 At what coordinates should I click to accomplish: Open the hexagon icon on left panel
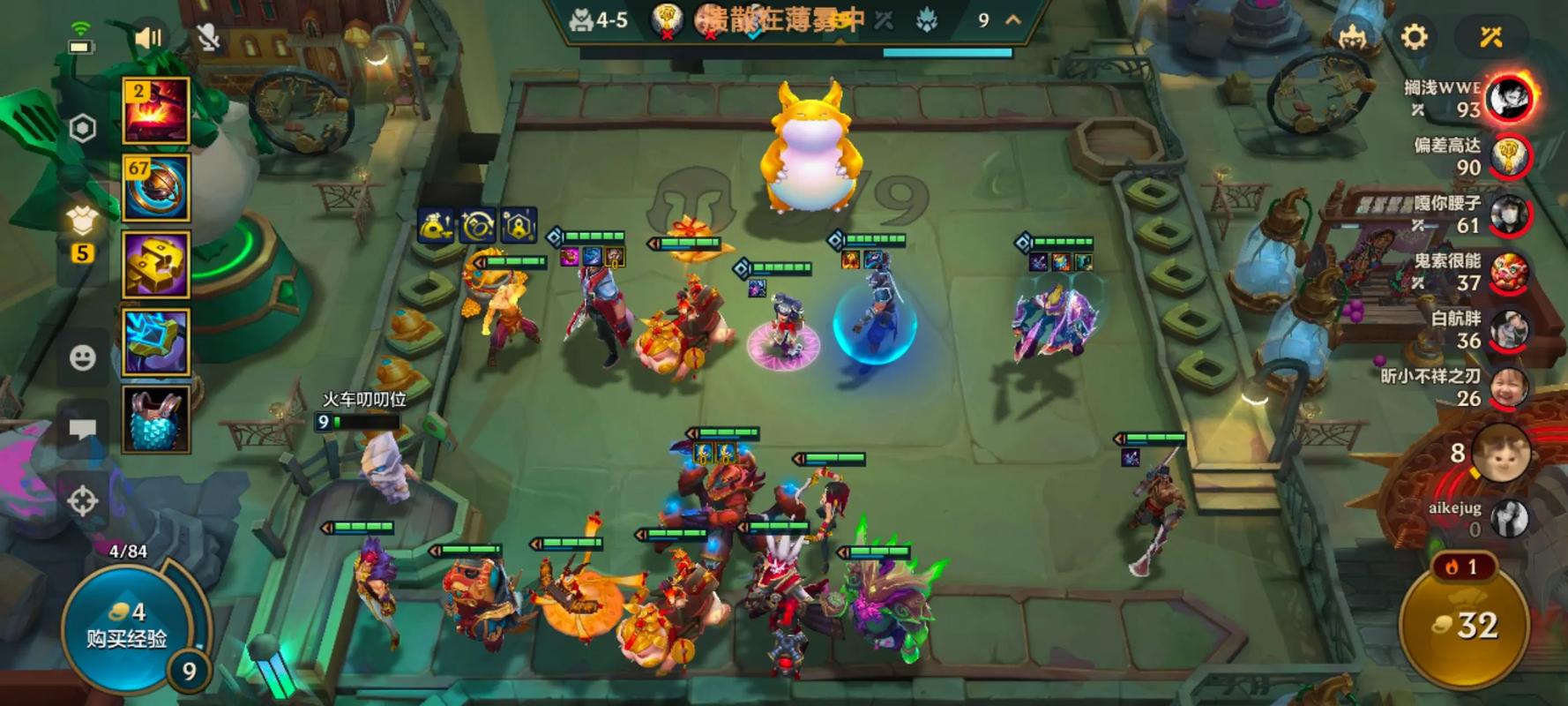(x=83, y=129)
